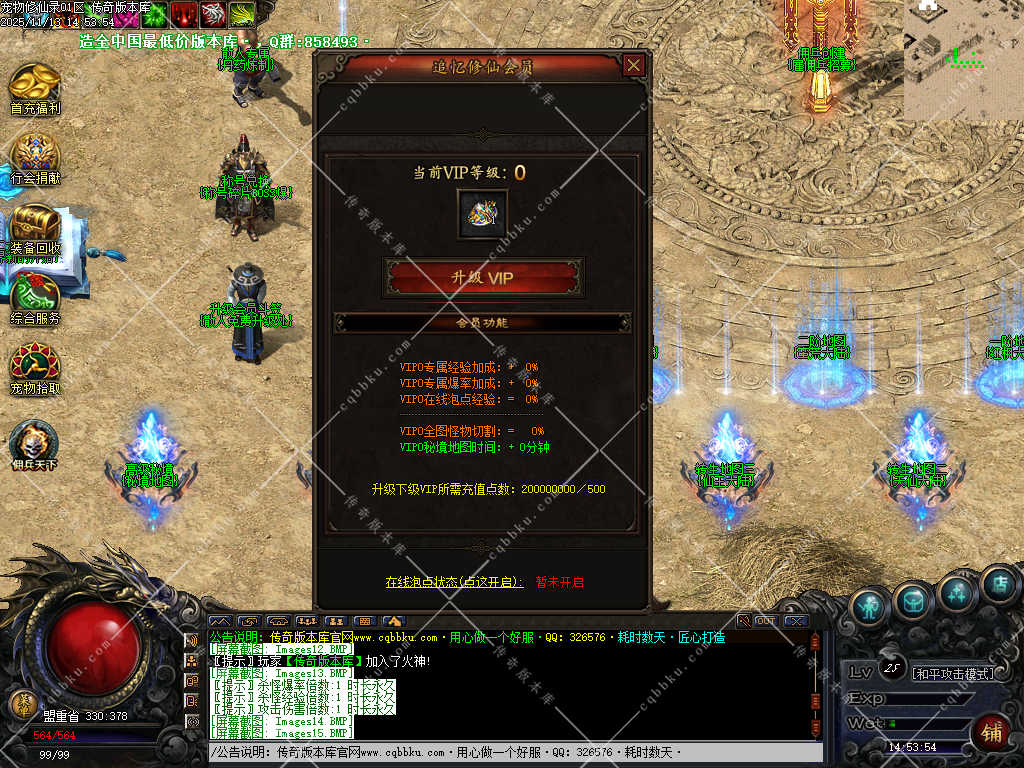Toggle the 在线泡点状态 online status link
This screenshot has width=1024, height=768.
tap(454, 582)
